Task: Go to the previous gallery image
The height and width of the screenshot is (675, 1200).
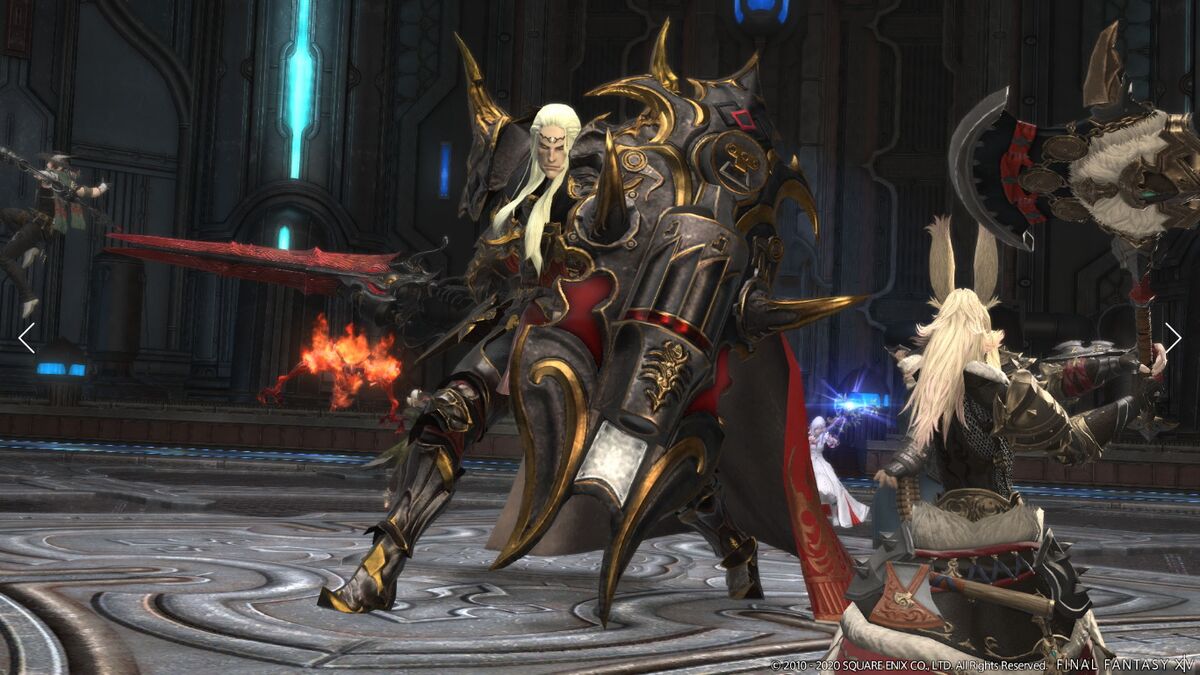Action: pyautogui.click(x=27, y=338)
